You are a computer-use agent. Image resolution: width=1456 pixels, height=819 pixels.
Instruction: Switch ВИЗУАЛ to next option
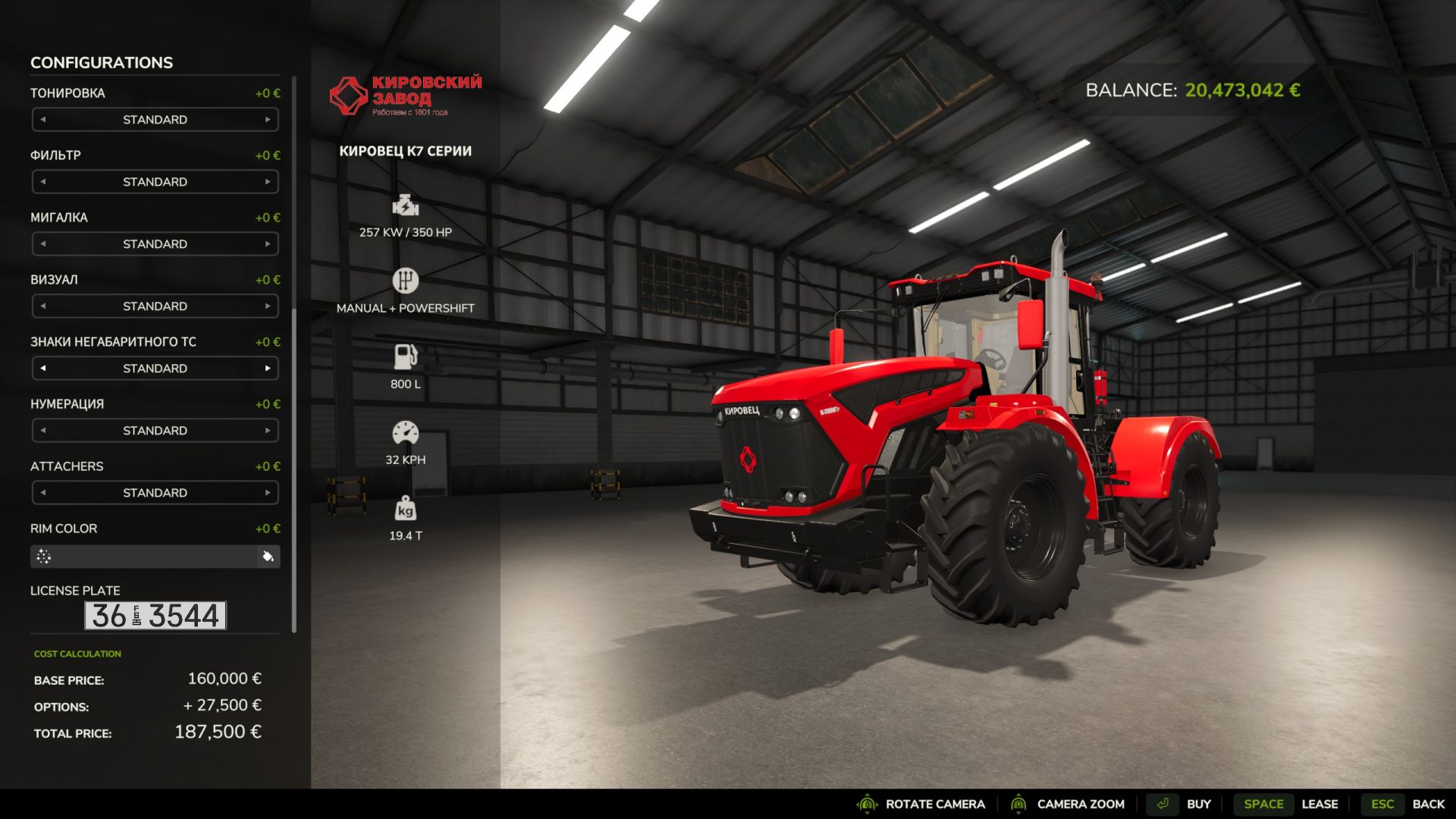[x=268, y=306]
